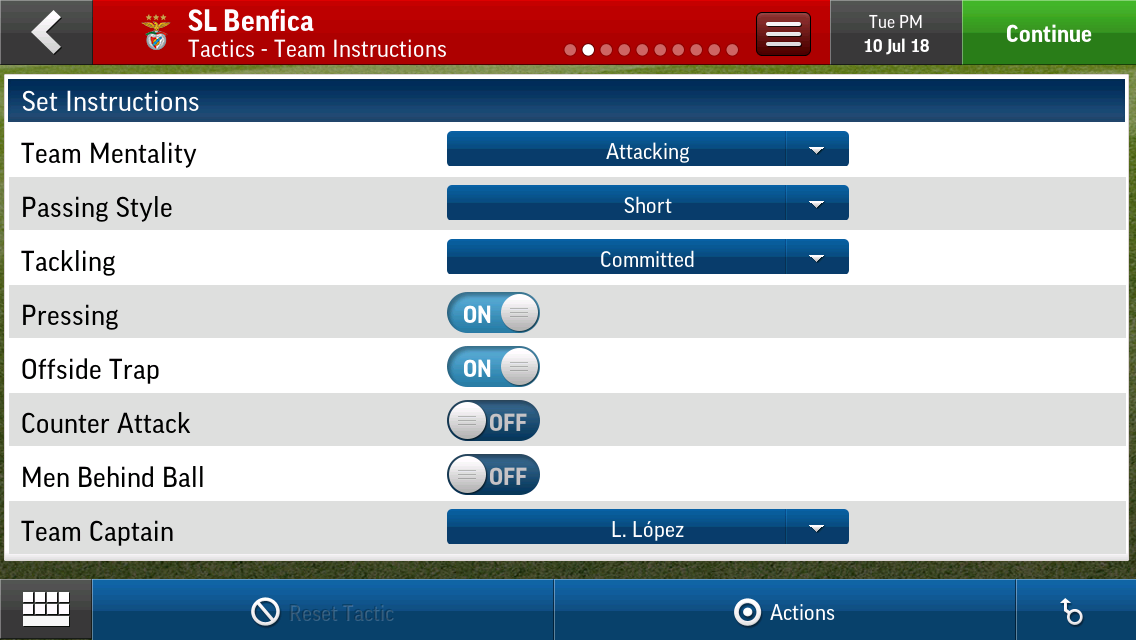The height and width of the screenshot is (640, 1136).
Task: Hit the green Continue button
Action: point(1048,33)
